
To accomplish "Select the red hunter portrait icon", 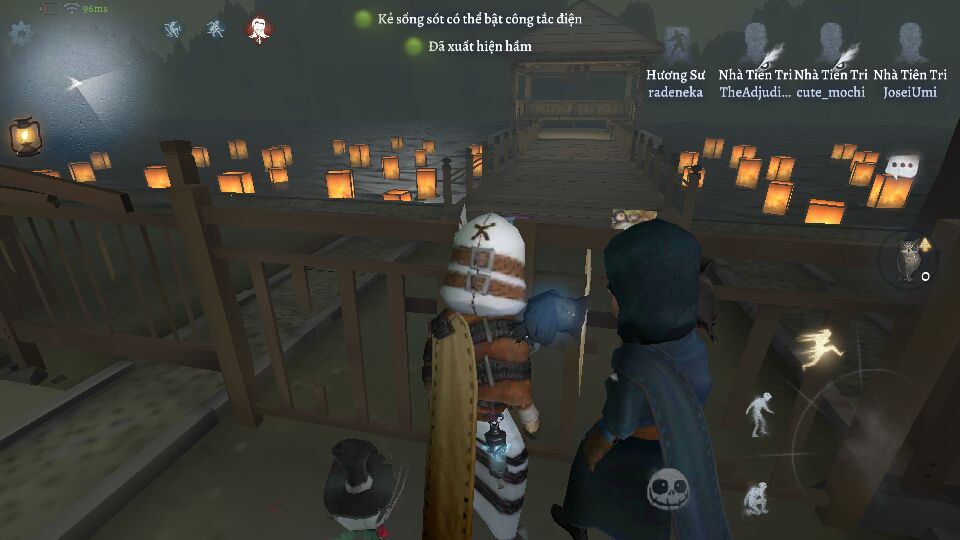I will click(260, 30).
